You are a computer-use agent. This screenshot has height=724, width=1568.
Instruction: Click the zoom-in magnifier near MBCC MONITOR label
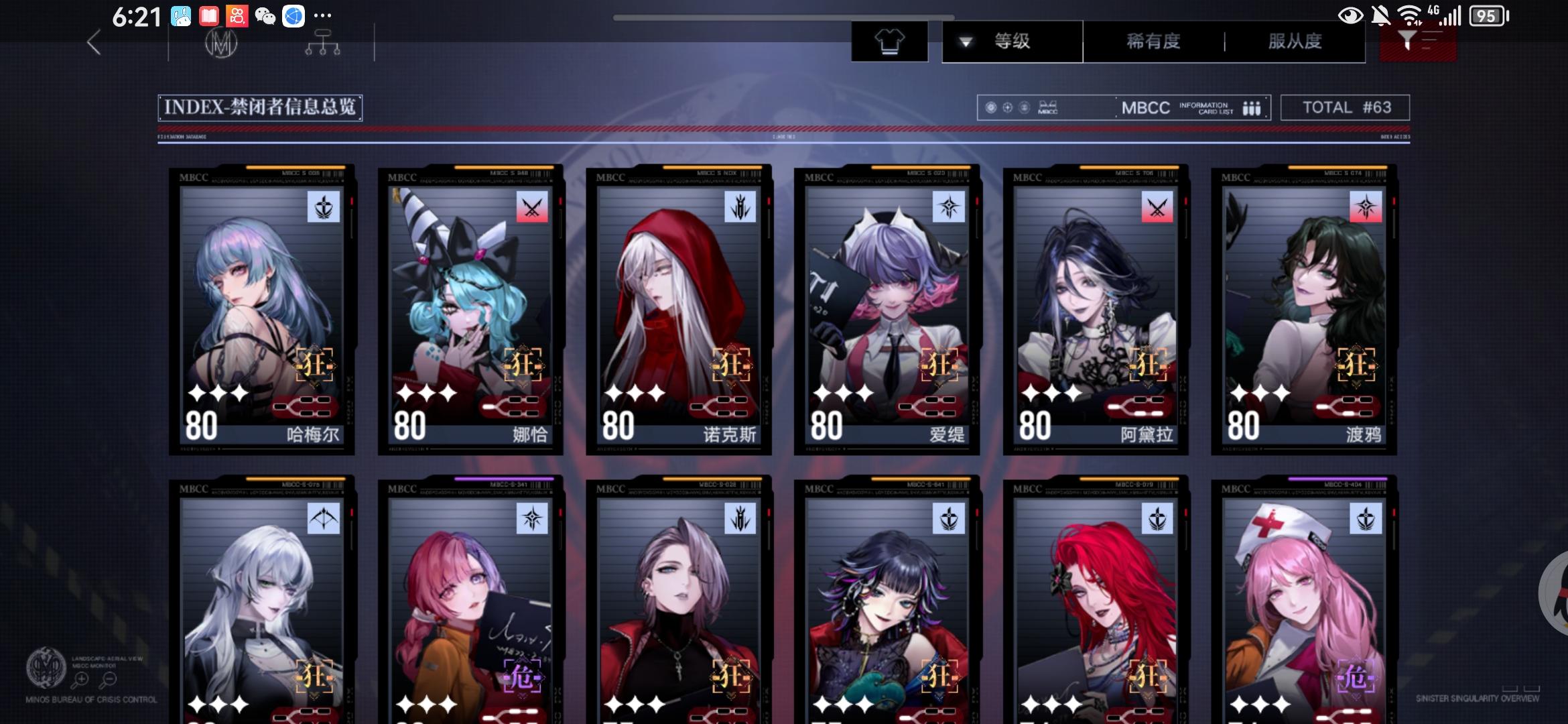click(x=82, y=679)
